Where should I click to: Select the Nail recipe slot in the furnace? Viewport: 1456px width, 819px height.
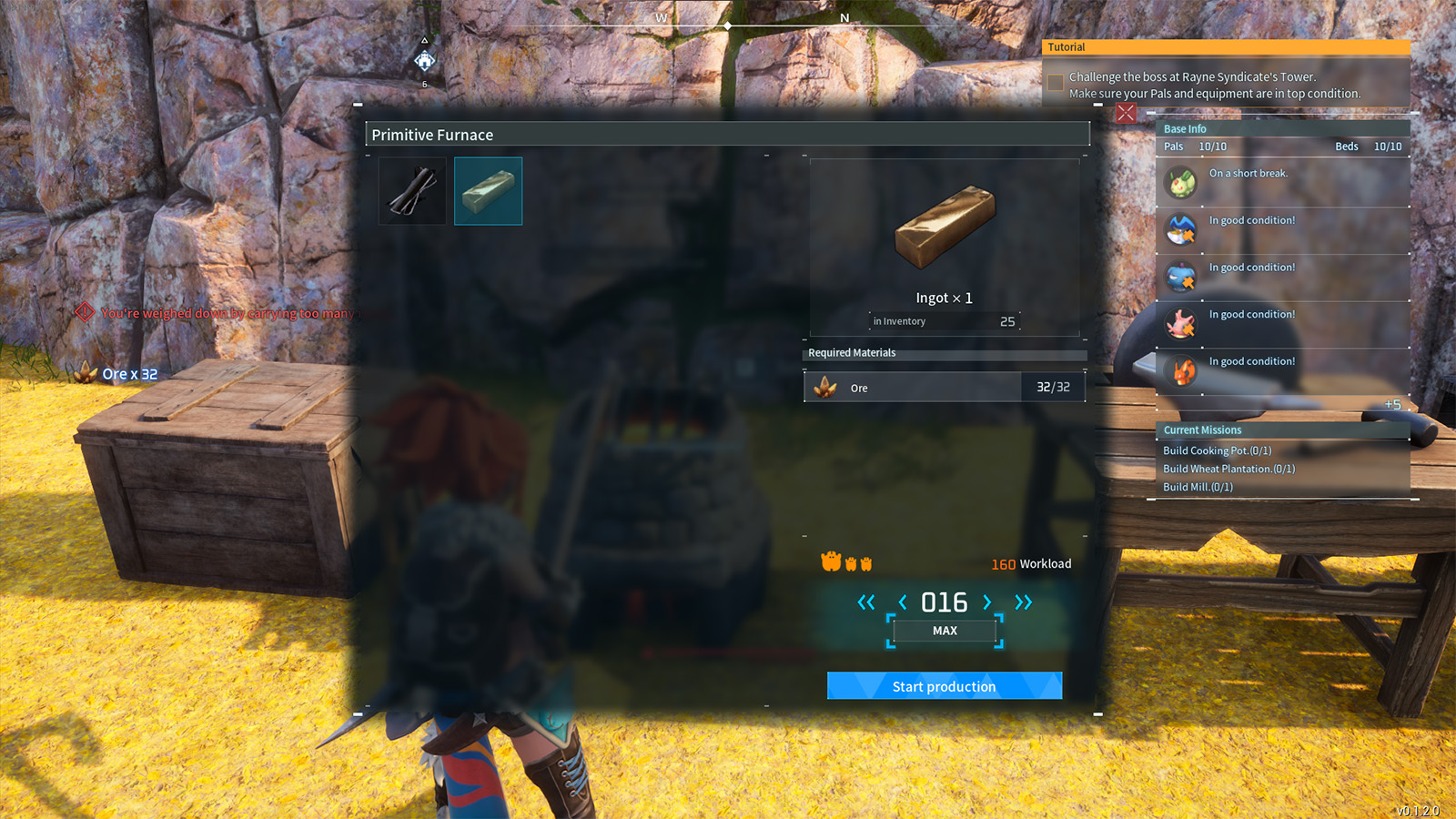point(411,190)
